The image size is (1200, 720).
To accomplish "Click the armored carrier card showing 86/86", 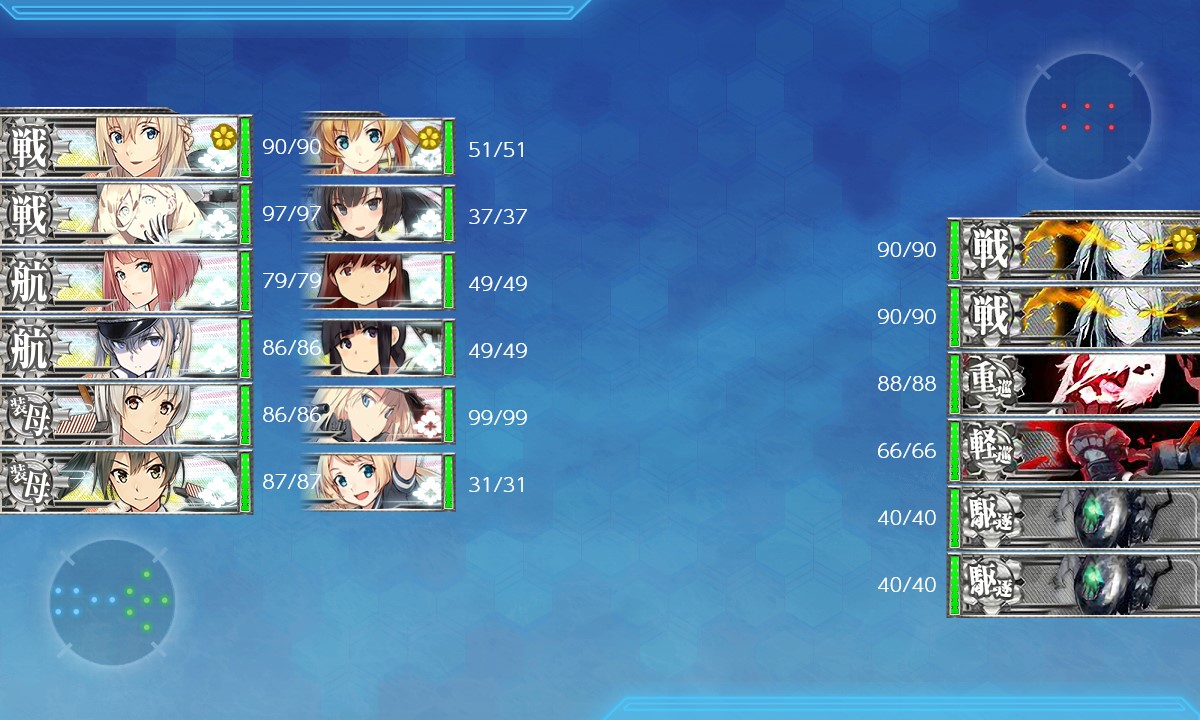I will pyautogui.click(x=125, y=415).
